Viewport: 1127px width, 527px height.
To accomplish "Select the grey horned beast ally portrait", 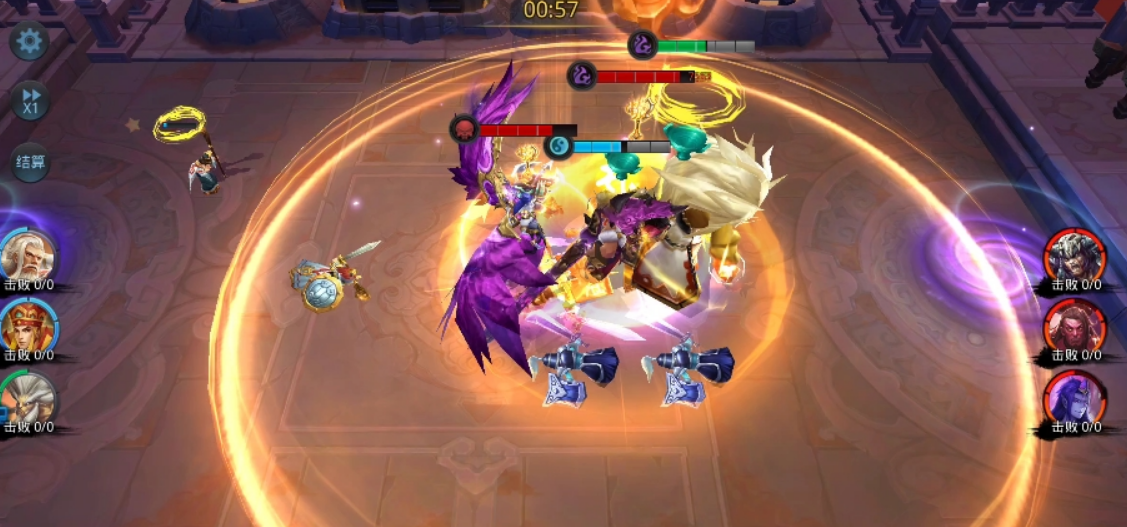I will pyautogui.click(x=27, y=399).
